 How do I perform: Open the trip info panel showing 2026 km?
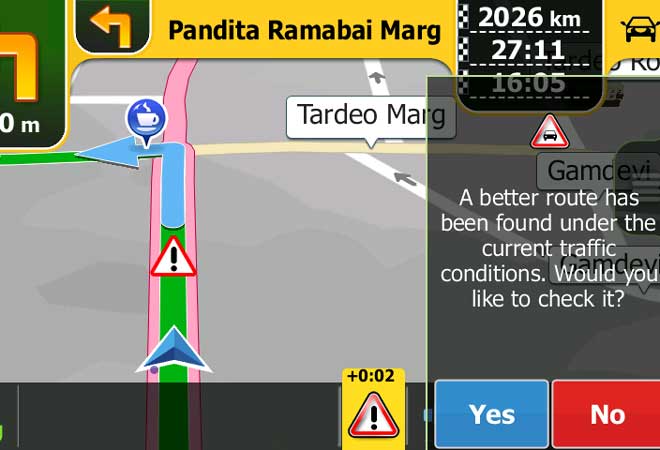pos(530,50)
